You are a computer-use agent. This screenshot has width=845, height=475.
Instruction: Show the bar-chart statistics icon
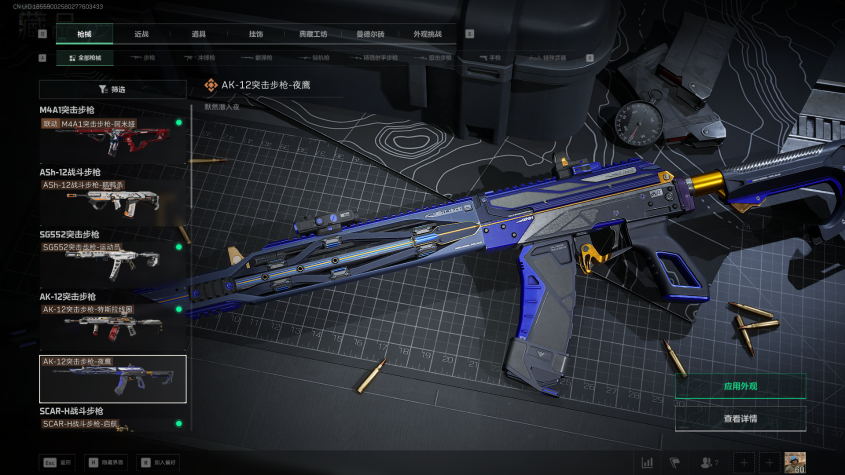pyautogui.click(x=647, y=462)
